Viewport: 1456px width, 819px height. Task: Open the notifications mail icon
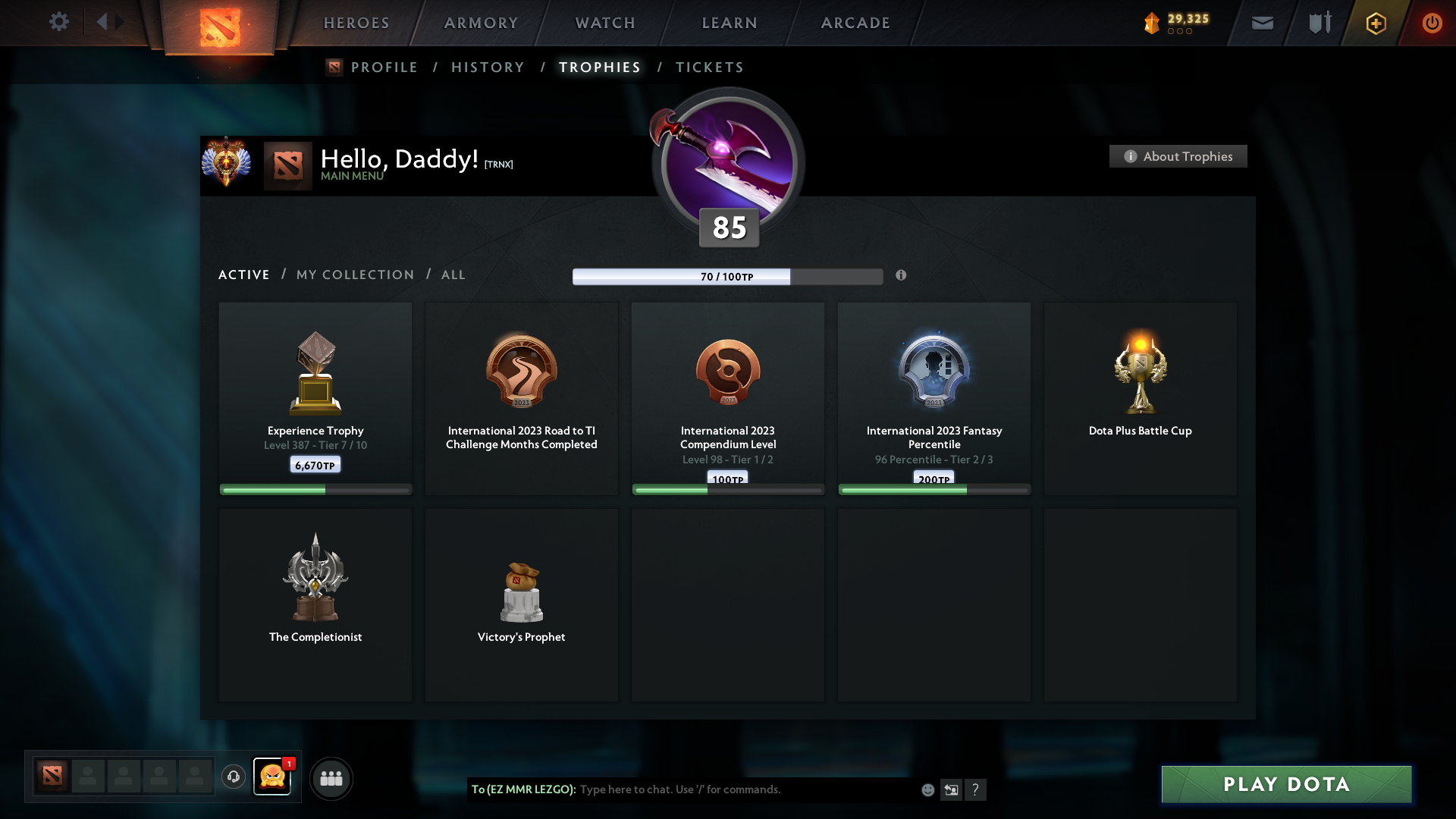(x=1262, y=23)
